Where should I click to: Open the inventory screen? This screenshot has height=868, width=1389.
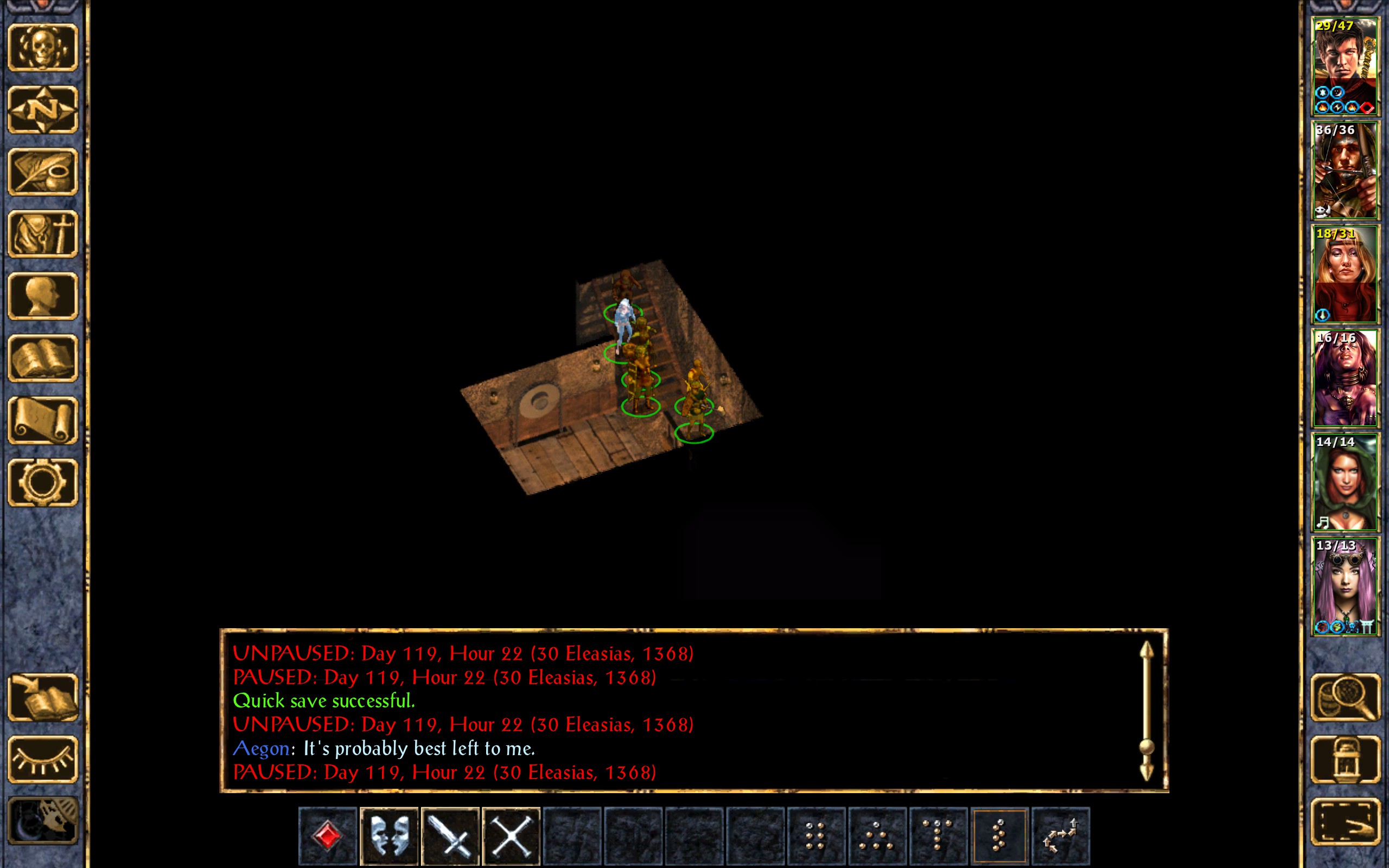click(43, 234)
